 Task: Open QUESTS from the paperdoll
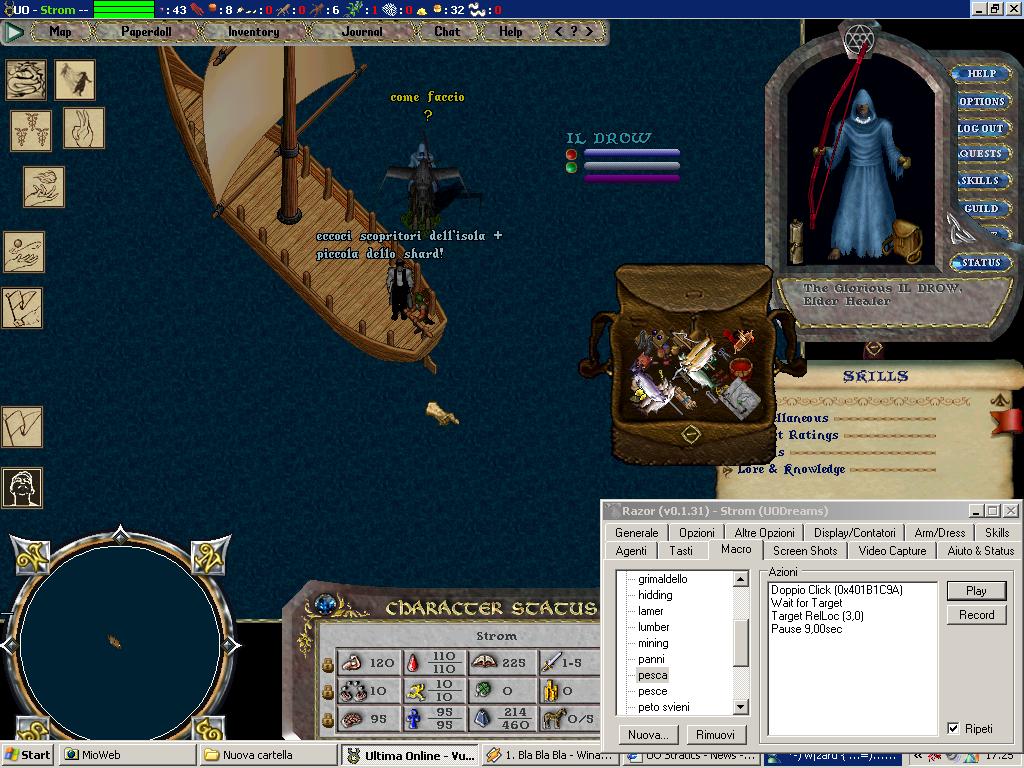980,154
